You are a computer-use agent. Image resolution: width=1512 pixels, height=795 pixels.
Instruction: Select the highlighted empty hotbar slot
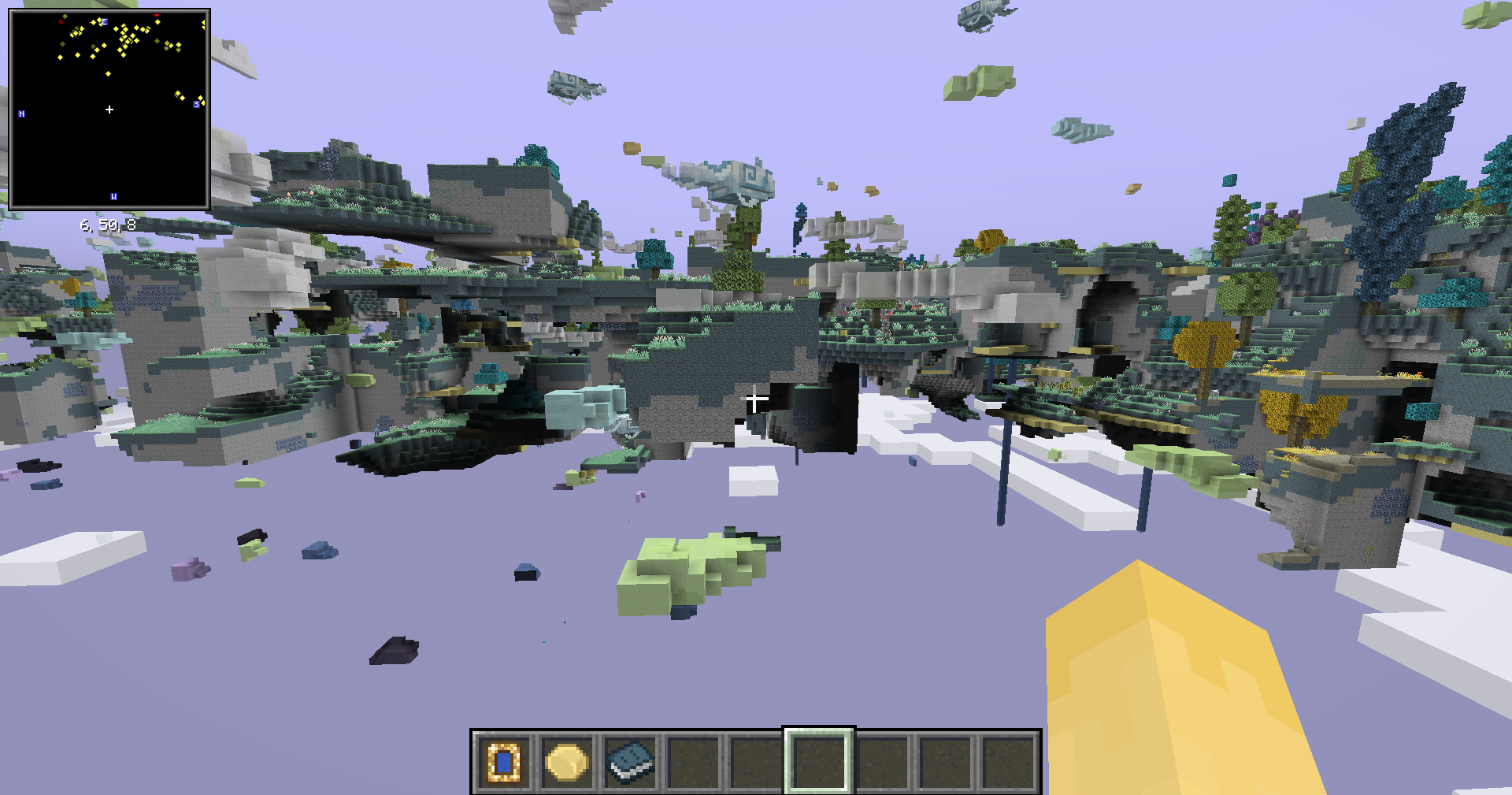[820, 761]
